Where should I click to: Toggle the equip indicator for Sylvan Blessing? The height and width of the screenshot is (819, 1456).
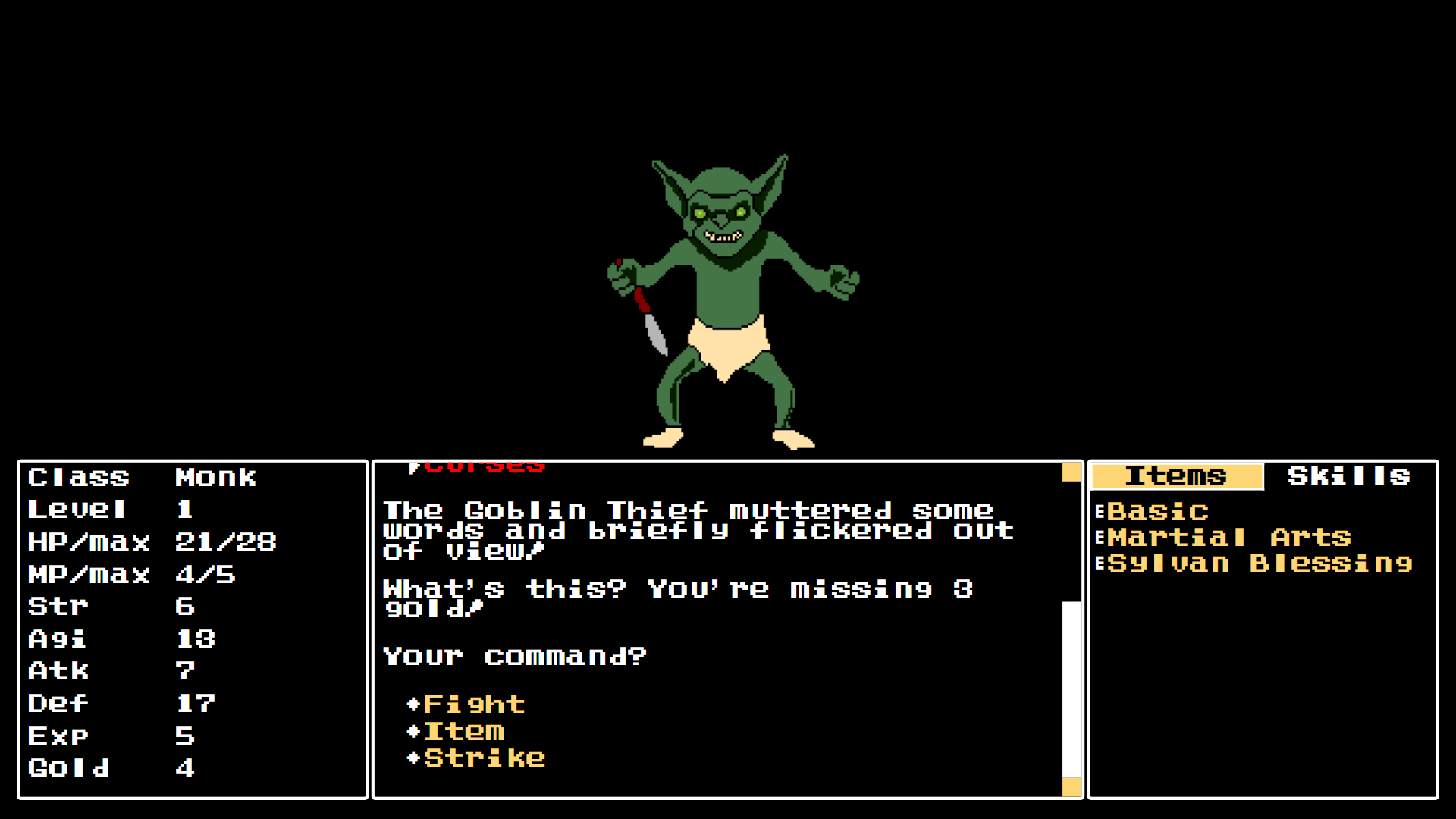click(x=1100, y=563)
